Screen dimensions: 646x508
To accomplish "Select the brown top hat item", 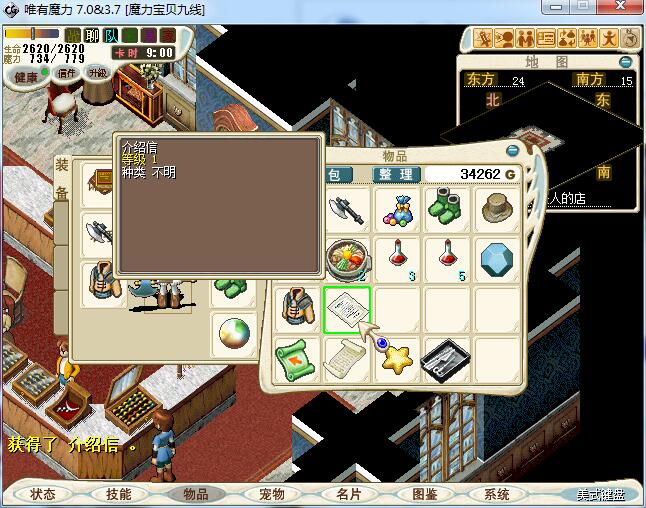I will pos(497,210).
